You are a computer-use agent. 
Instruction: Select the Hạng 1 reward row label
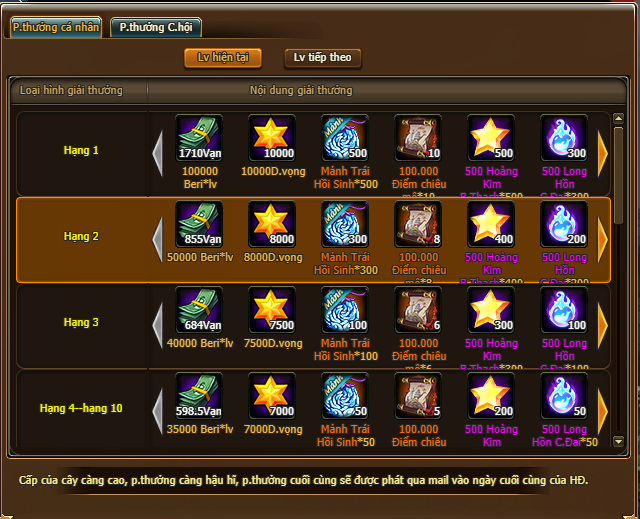point(81,151)
